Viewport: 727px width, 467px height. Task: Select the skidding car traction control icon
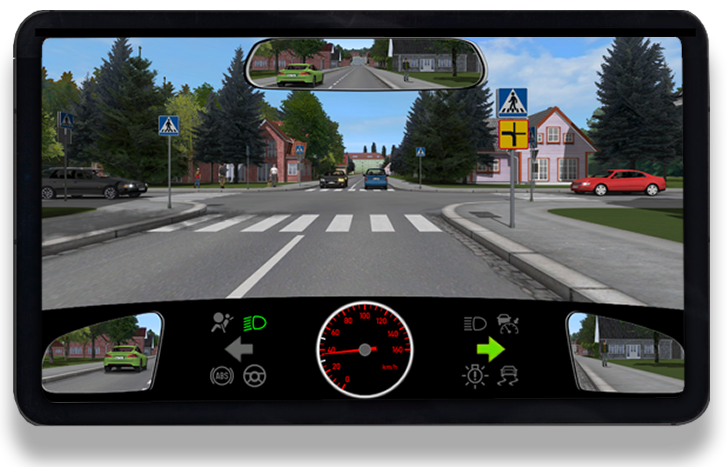tap(508, 376)
